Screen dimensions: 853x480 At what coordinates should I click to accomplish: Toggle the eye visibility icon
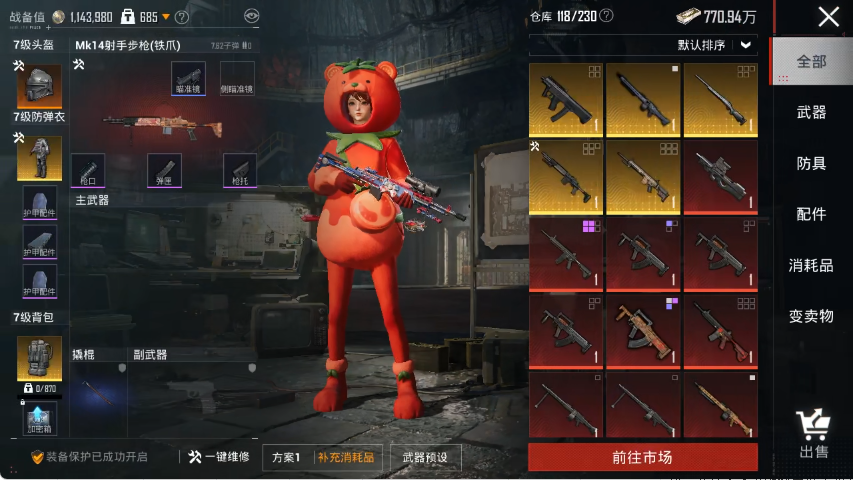(251, 16)
